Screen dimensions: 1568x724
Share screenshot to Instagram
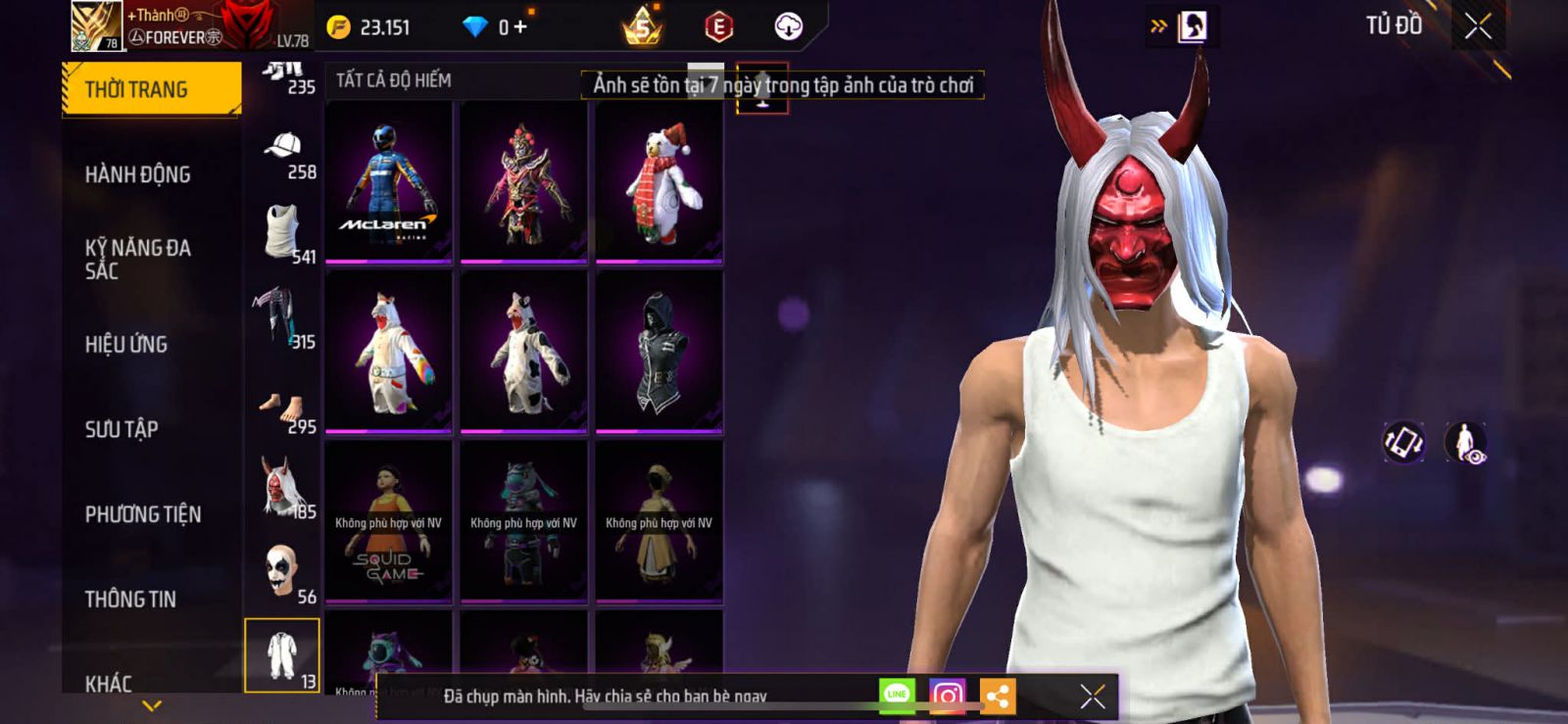pyautogui.click(x=947, y=696)
